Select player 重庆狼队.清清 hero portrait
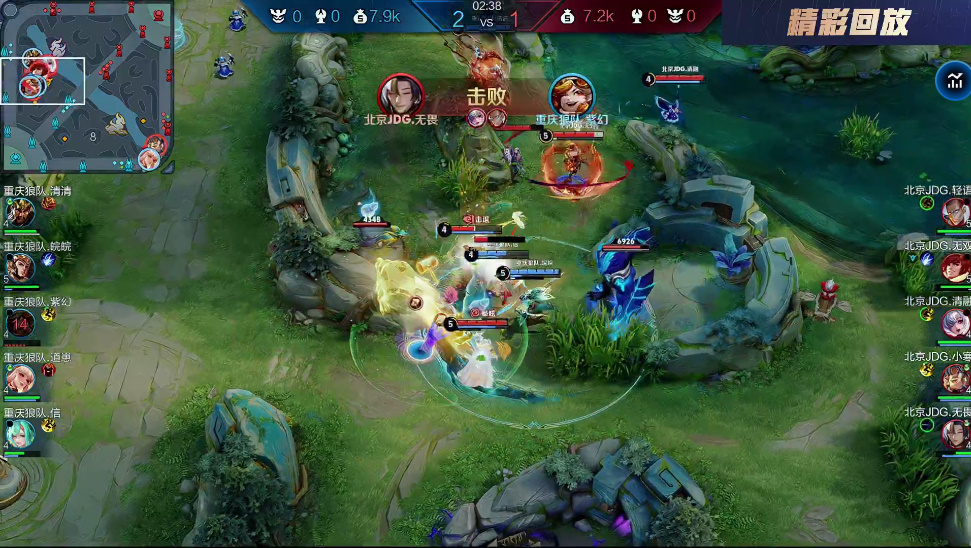 [x=20, y=213]
